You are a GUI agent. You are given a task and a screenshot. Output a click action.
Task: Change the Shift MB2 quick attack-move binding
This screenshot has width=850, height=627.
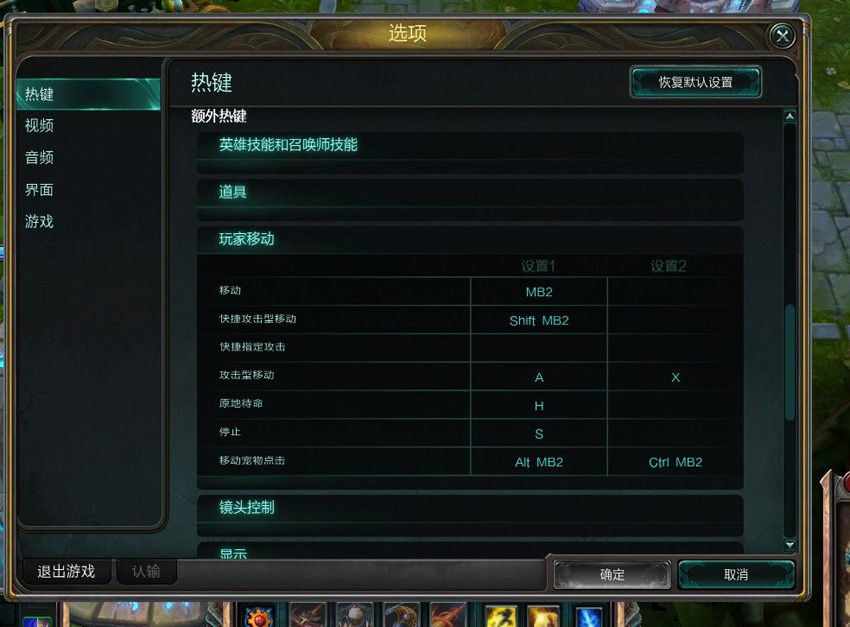pos(539,321)
